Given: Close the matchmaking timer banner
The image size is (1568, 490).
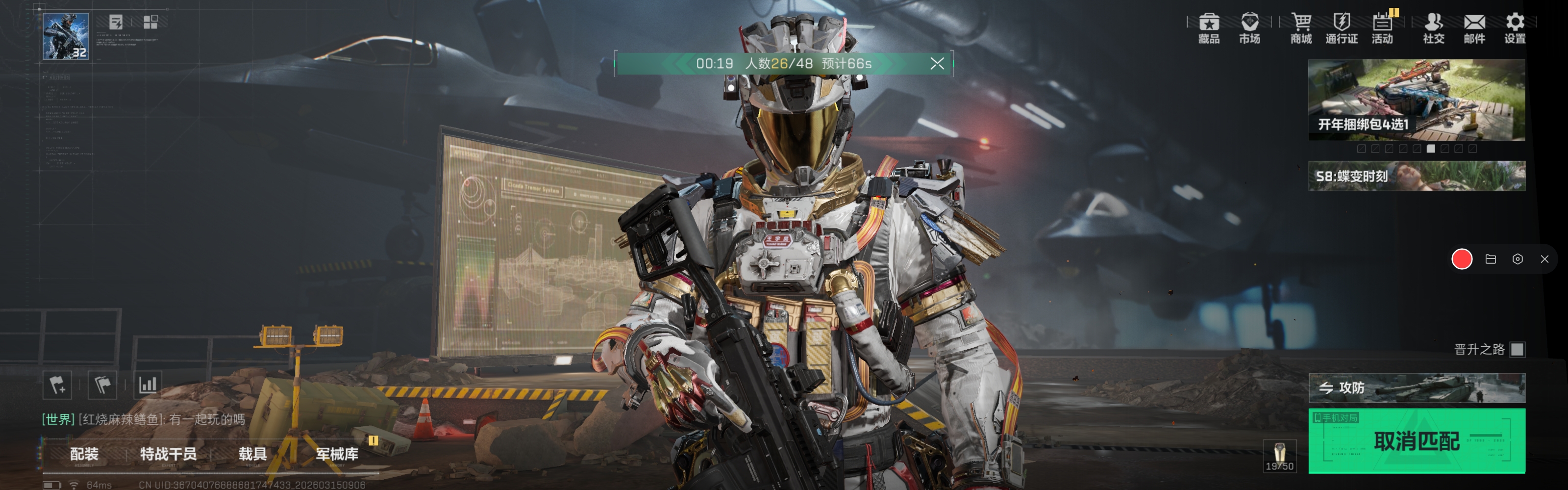Looking at the screenshot, I should coord(937,63).
